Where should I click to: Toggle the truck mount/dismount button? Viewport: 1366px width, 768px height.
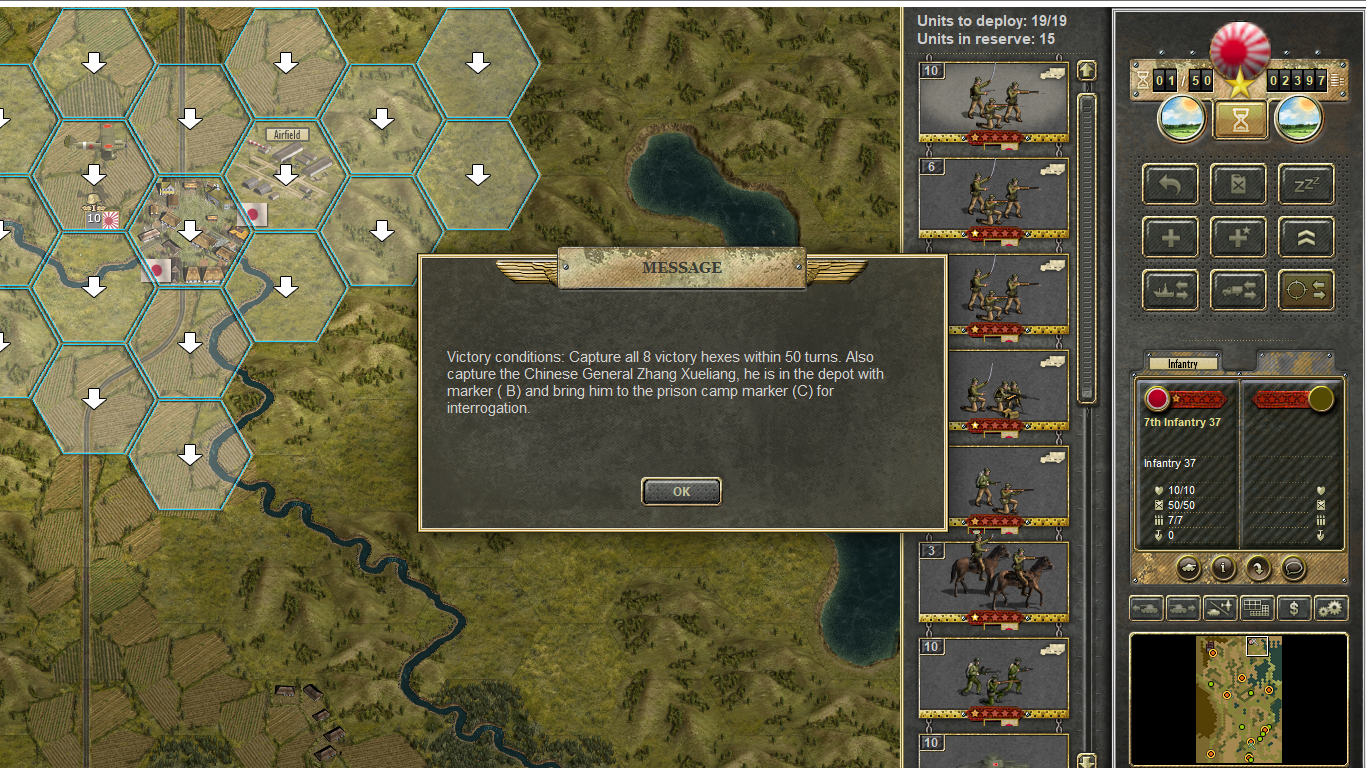(x=1238, y=290)
